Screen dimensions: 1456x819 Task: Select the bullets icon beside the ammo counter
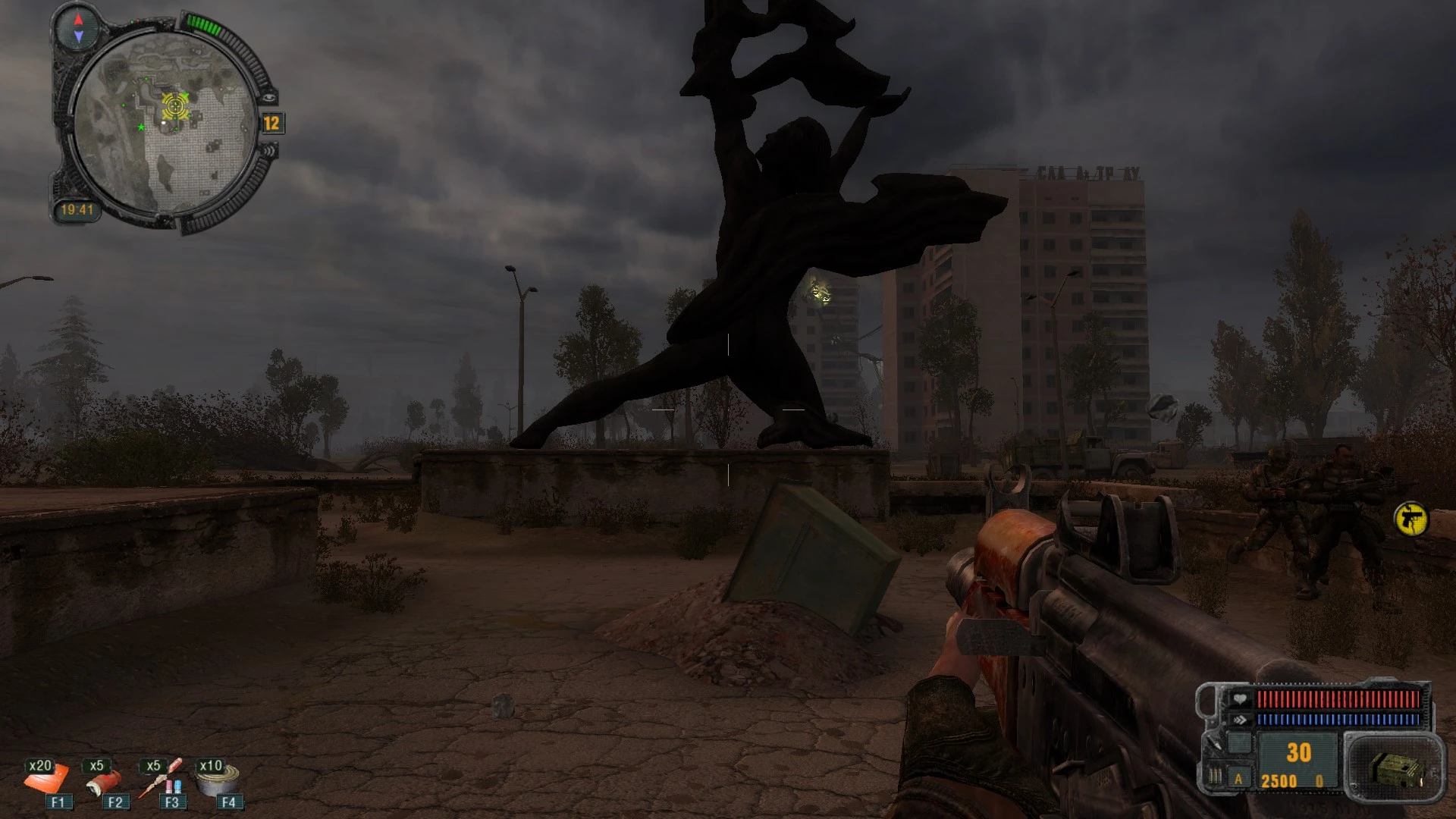click(1216, 777)
